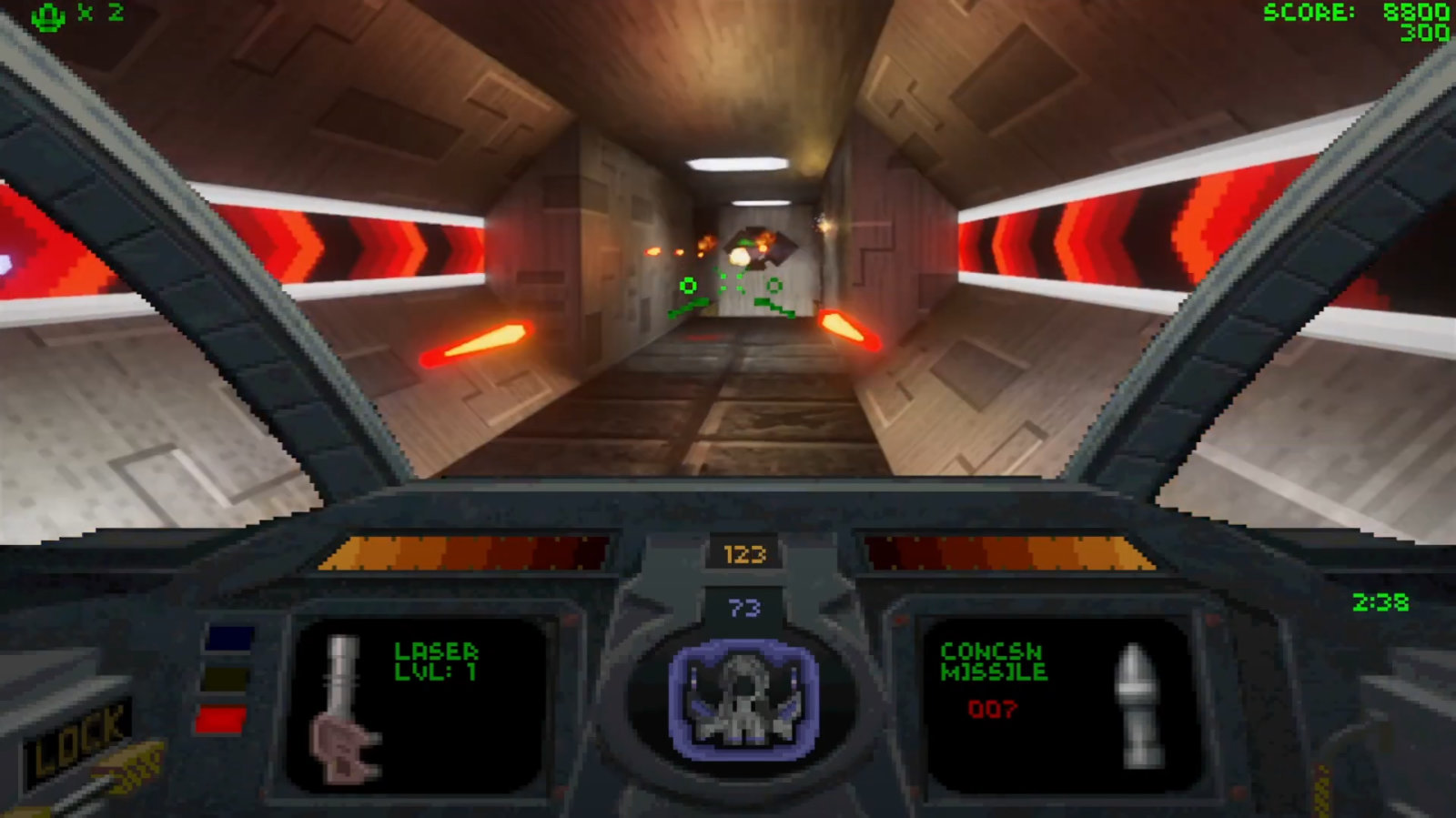Select the Concussion Missile weapon display
Viewport: 1456px width, 818px height.
pyautogui.click(x=1057, y=702)
